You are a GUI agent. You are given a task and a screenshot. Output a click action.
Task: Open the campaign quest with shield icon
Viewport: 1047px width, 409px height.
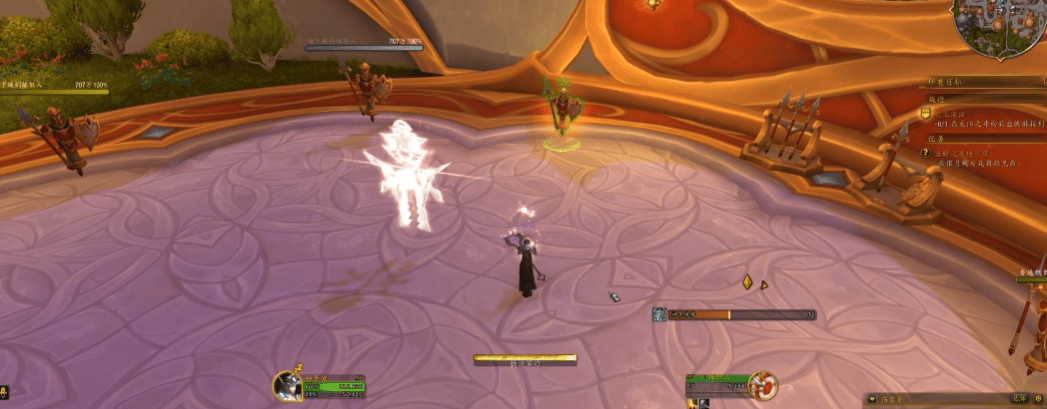[x=926, y=114]
